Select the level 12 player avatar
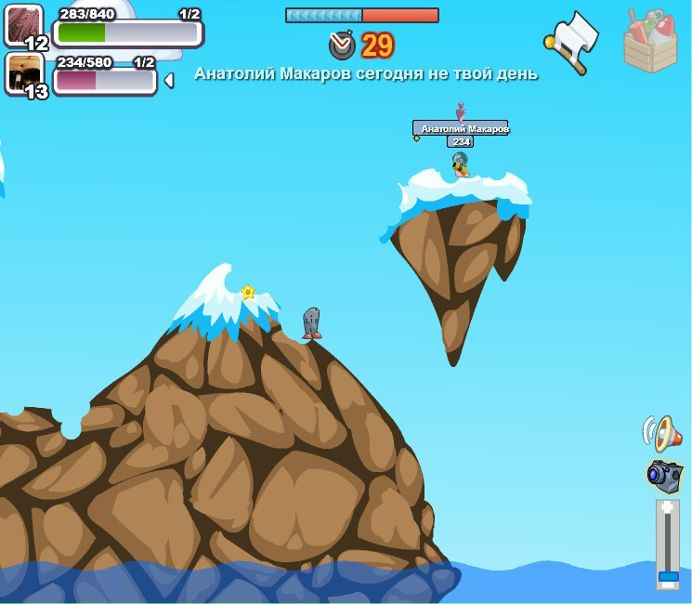Screen dimensions: 692x604 [x=24, y=24]
